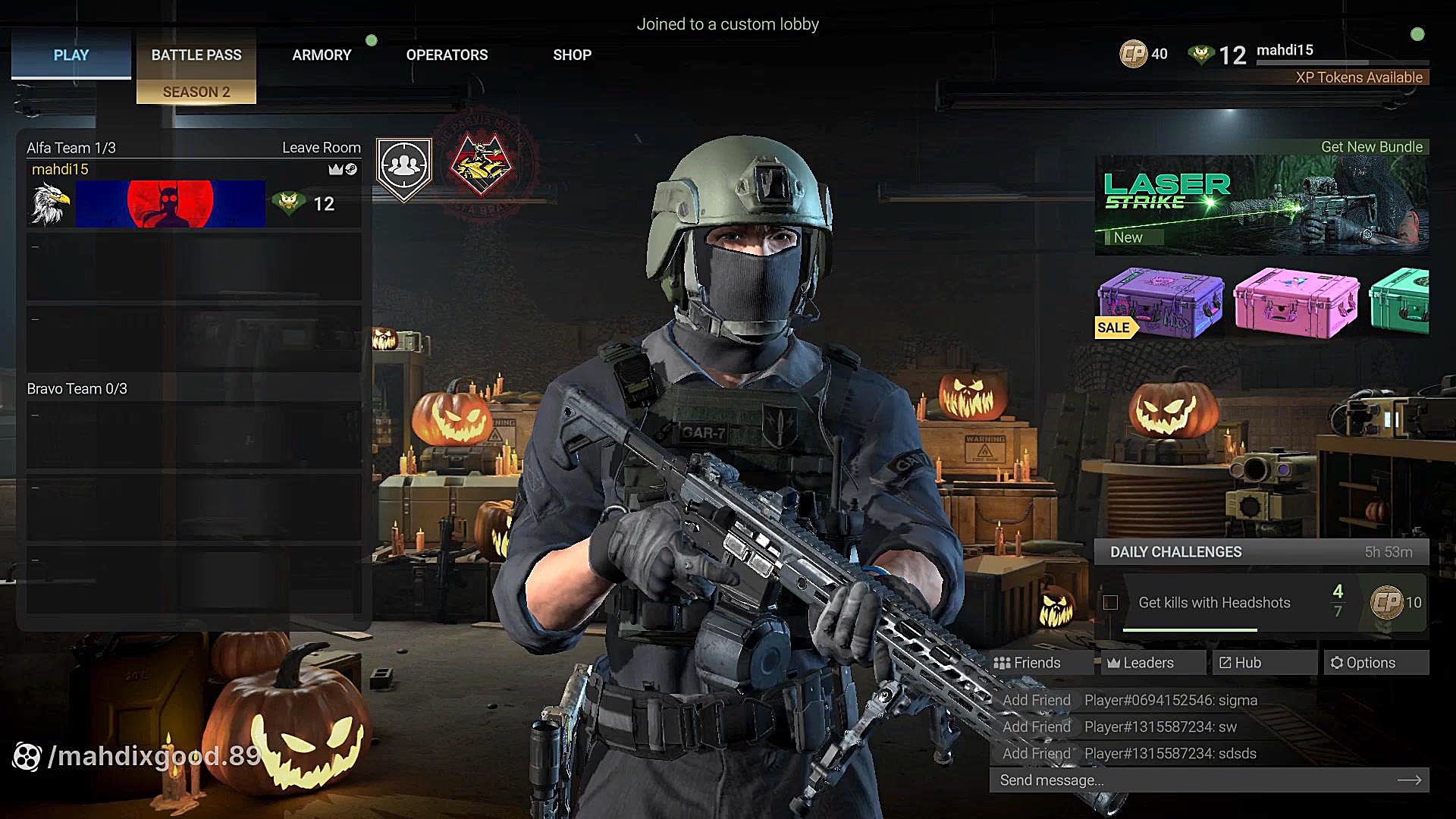Show the Friends list

pos(1028,663)
